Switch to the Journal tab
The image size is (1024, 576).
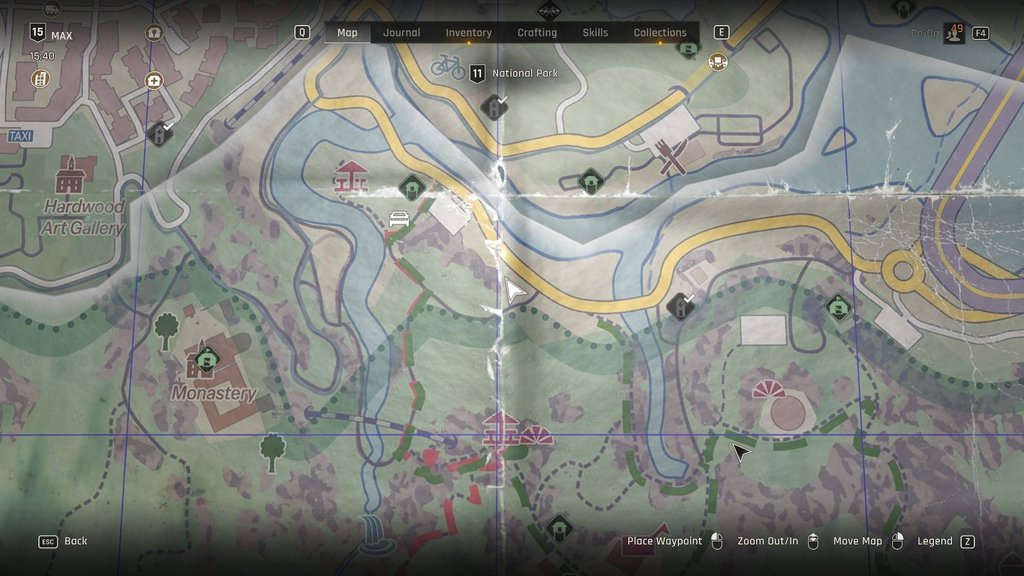tap(402, 33)
